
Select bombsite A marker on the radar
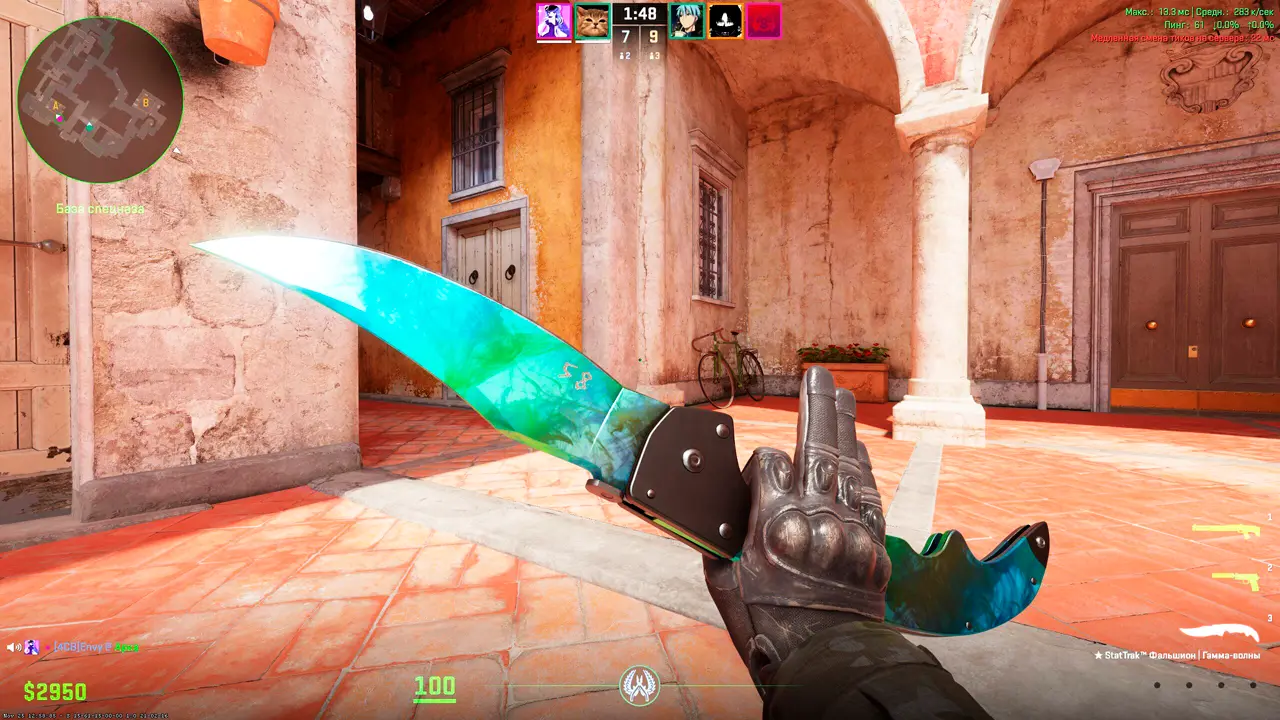coord(56,105)
